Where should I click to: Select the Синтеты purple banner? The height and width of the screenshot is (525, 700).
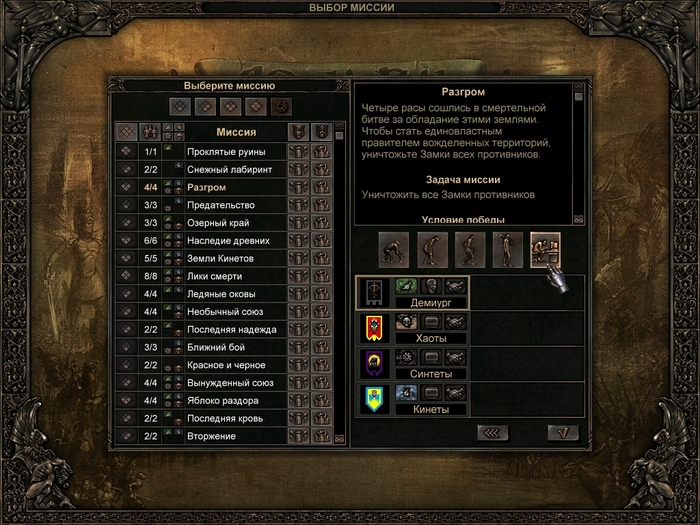click(372, 362)
